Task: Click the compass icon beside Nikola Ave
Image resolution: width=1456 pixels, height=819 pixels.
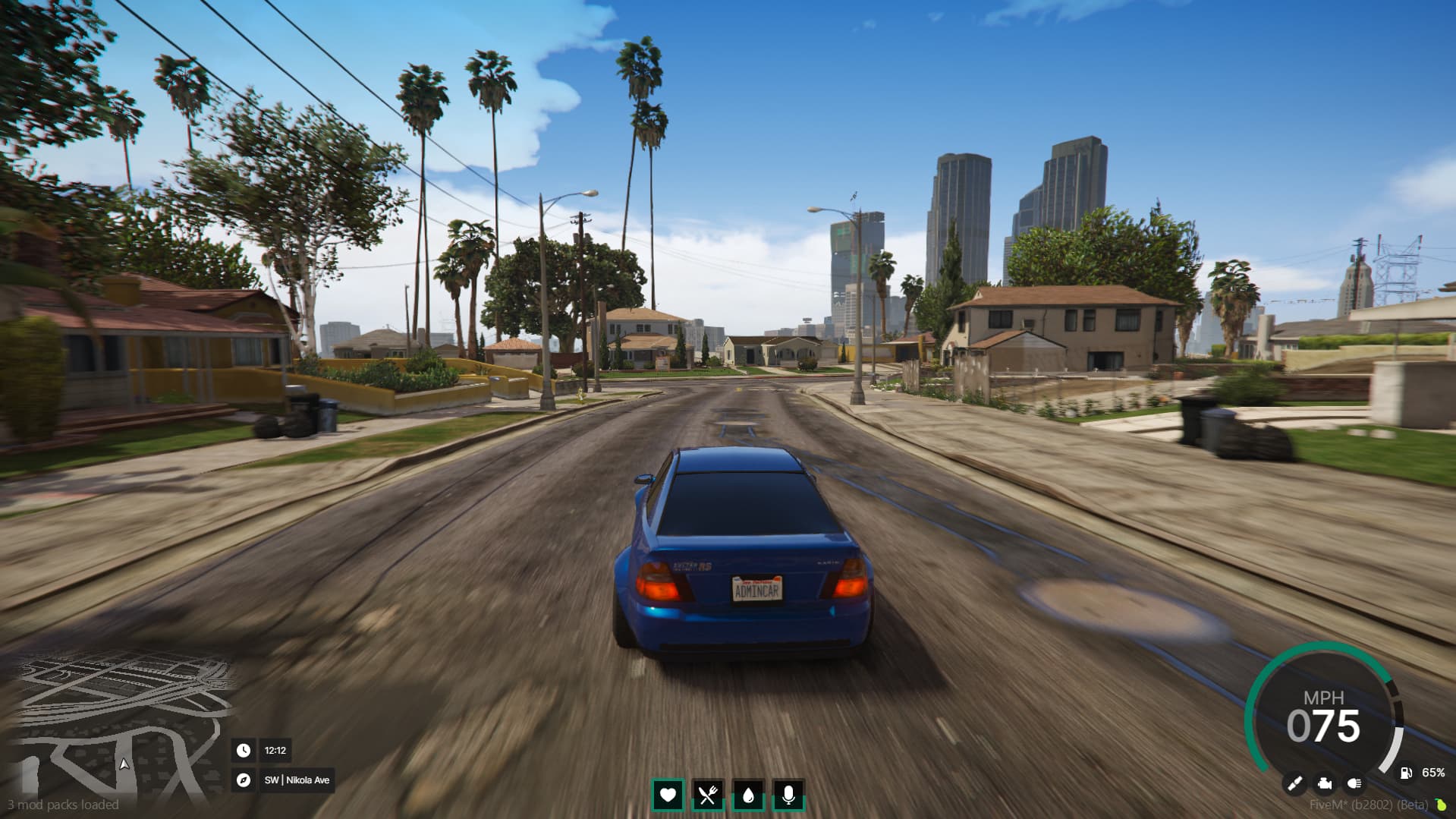Action: click(244, 780)
